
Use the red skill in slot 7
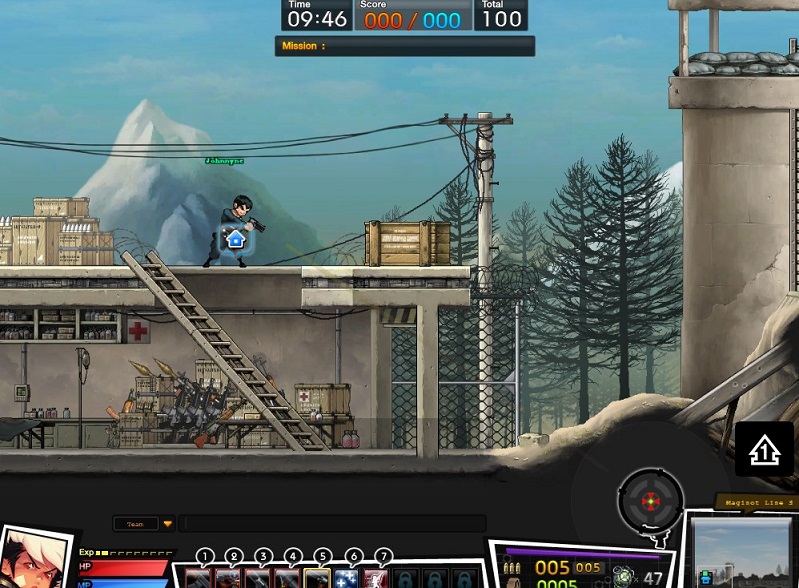(x=375, y=578)
